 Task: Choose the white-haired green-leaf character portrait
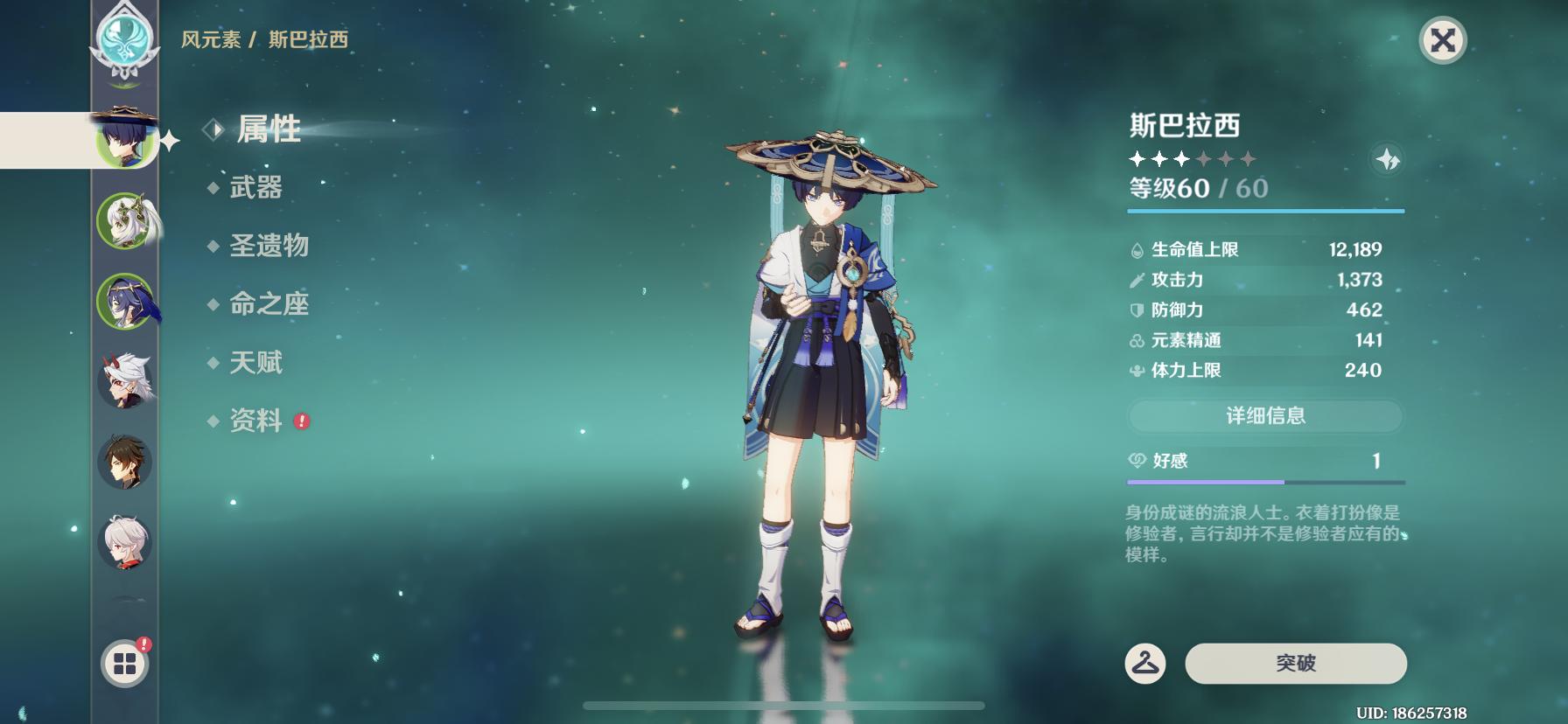(x=125, y=221)
